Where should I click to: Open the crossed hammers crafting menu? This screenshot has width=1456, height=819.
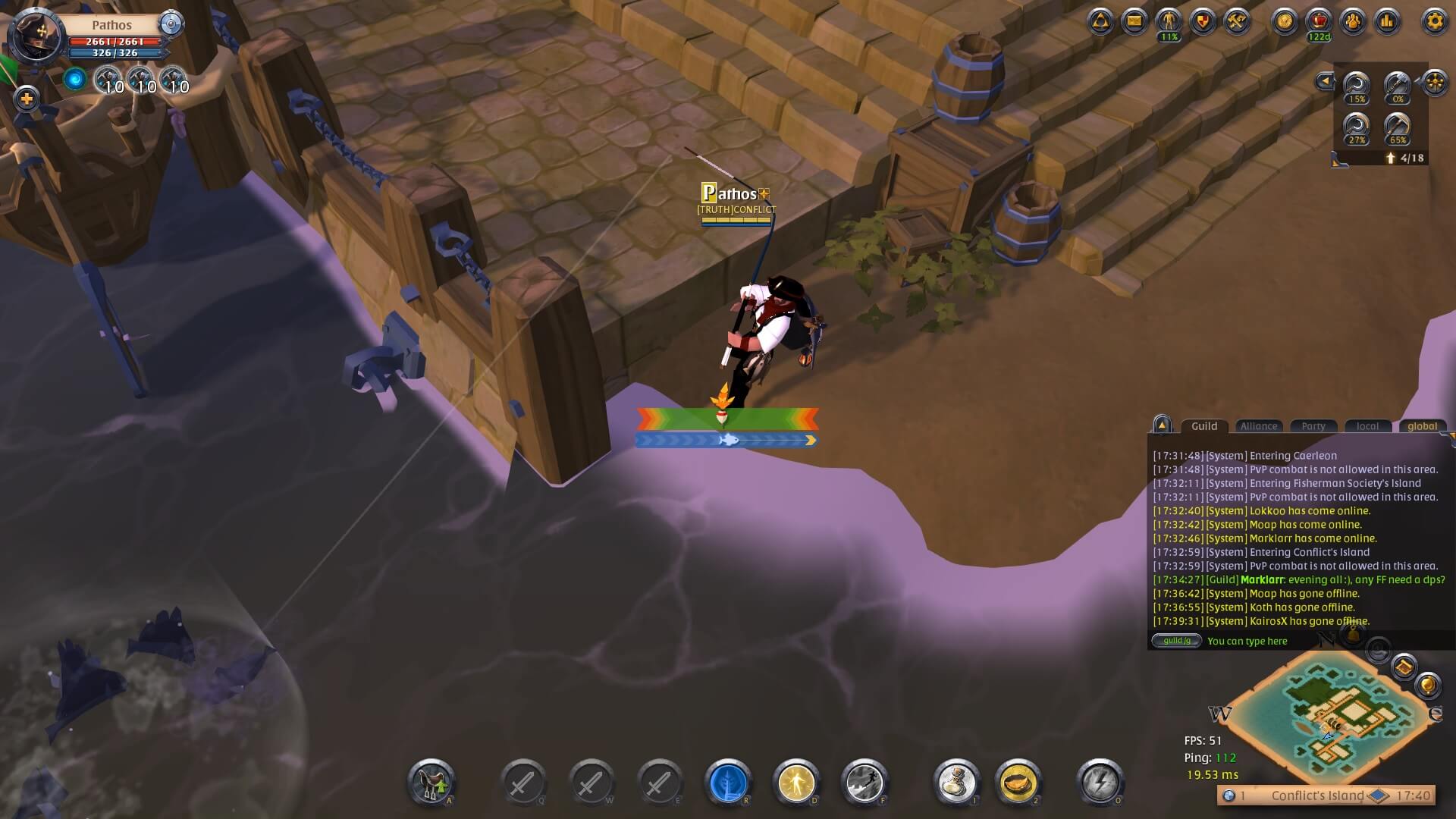(x=1237, y=23)
